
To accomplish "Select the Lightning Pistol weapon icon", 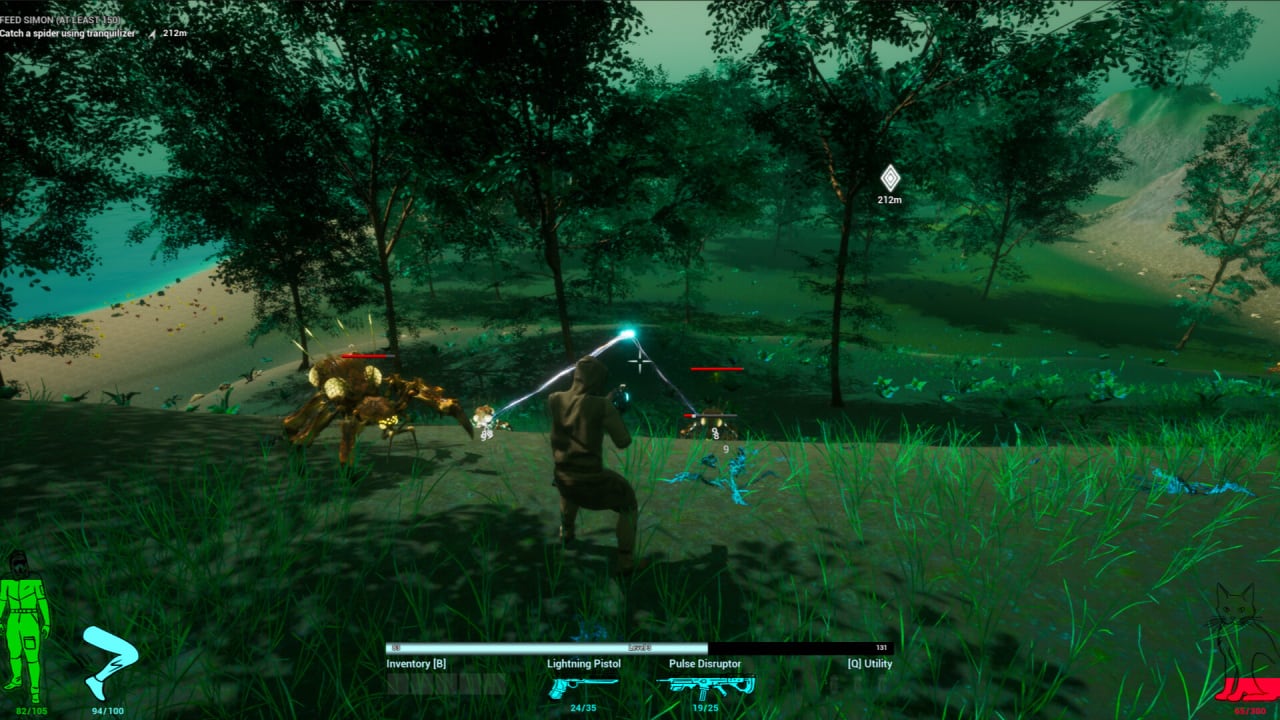I will [x=583, y=686].
